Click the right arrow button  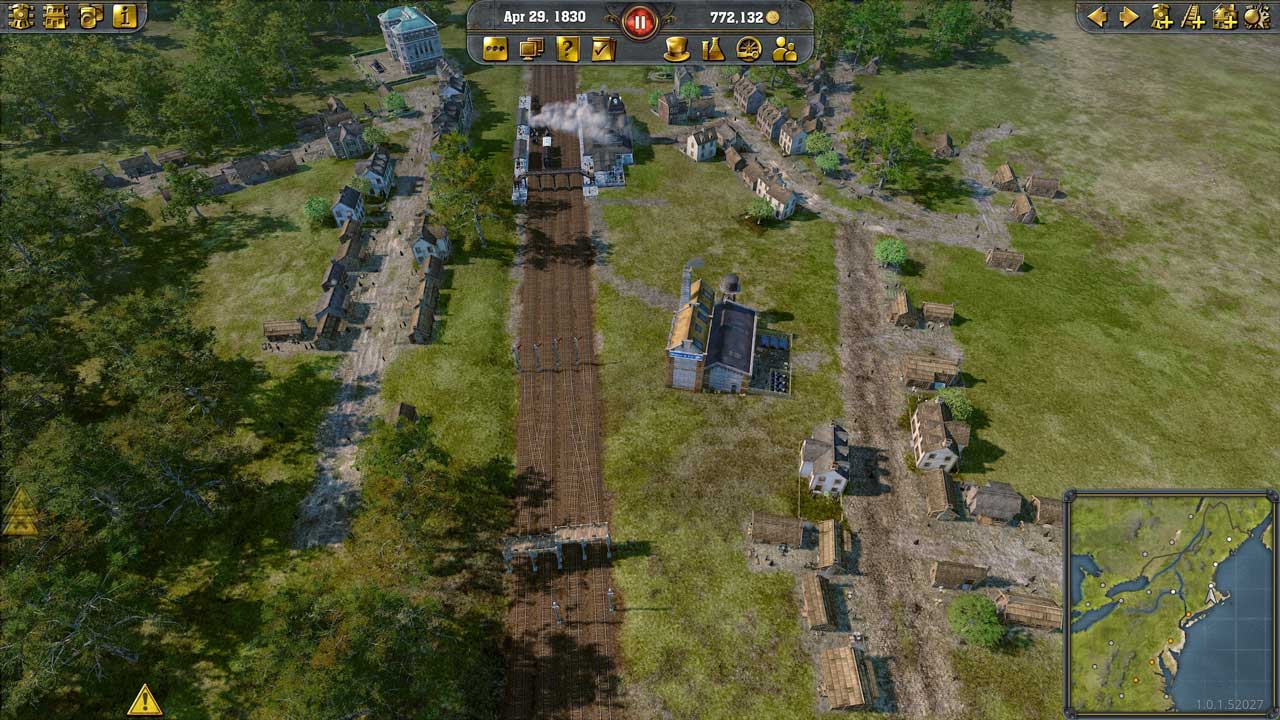pyautogui.click(x=1129, y=16)
